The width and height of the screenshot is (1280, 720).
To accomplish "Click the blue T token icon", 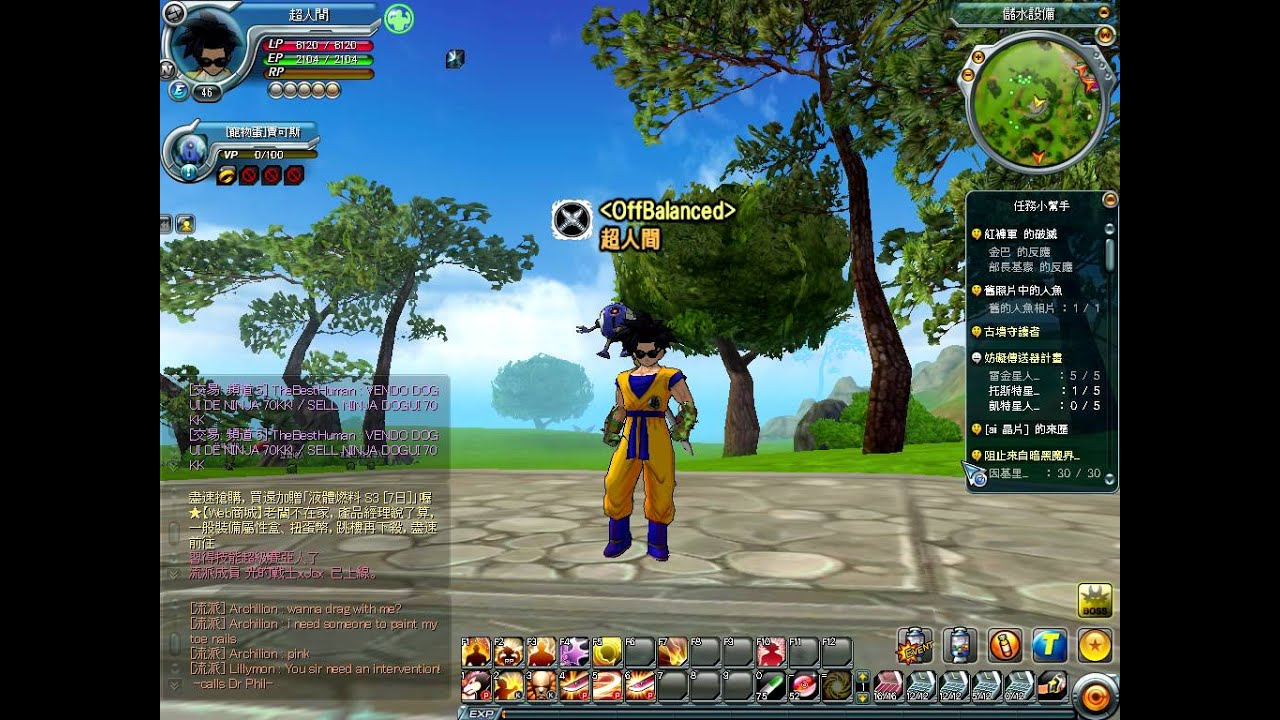I will coord(1050,645).
